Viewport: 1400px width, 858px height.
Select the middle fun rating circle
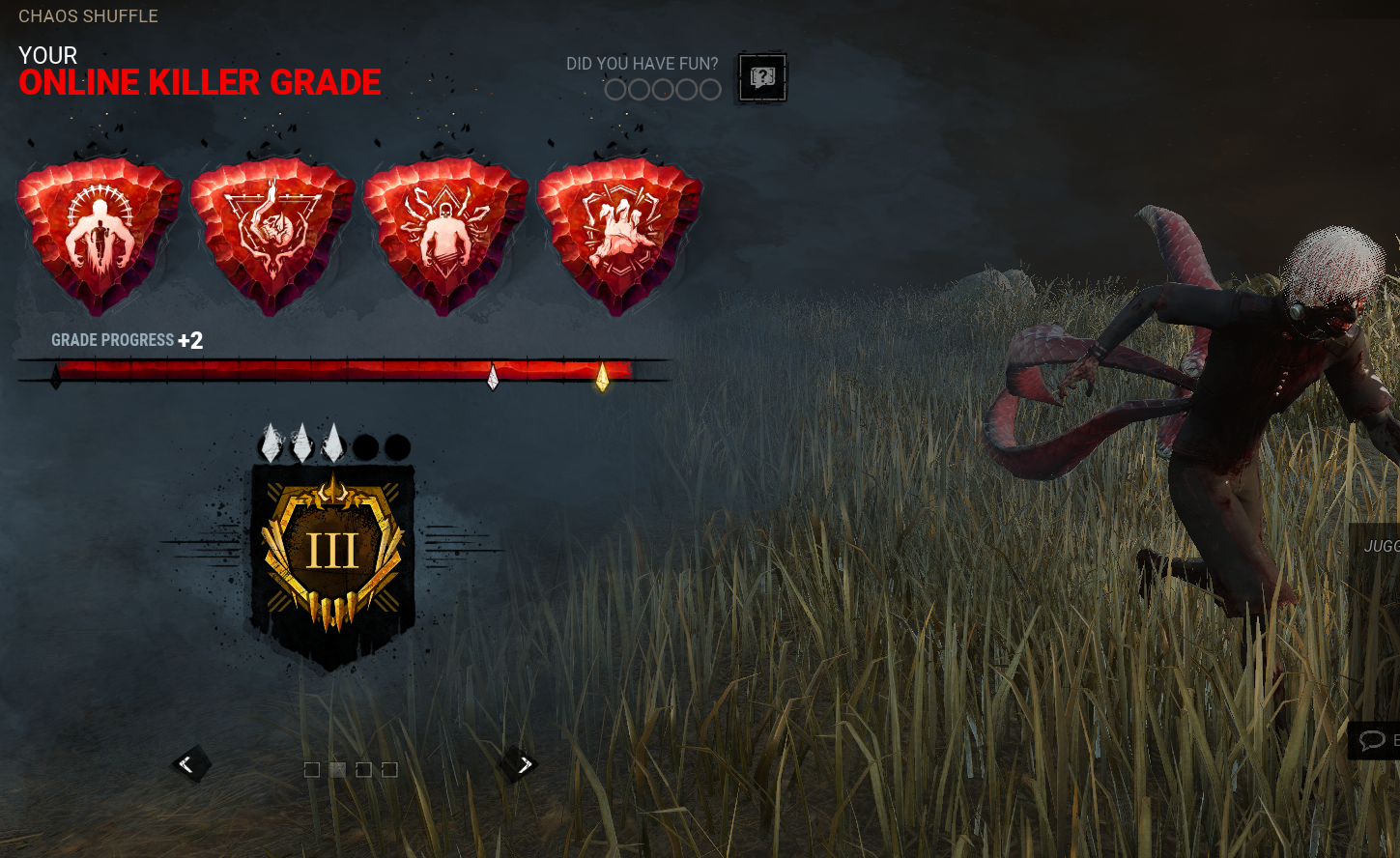click(662, 89)
